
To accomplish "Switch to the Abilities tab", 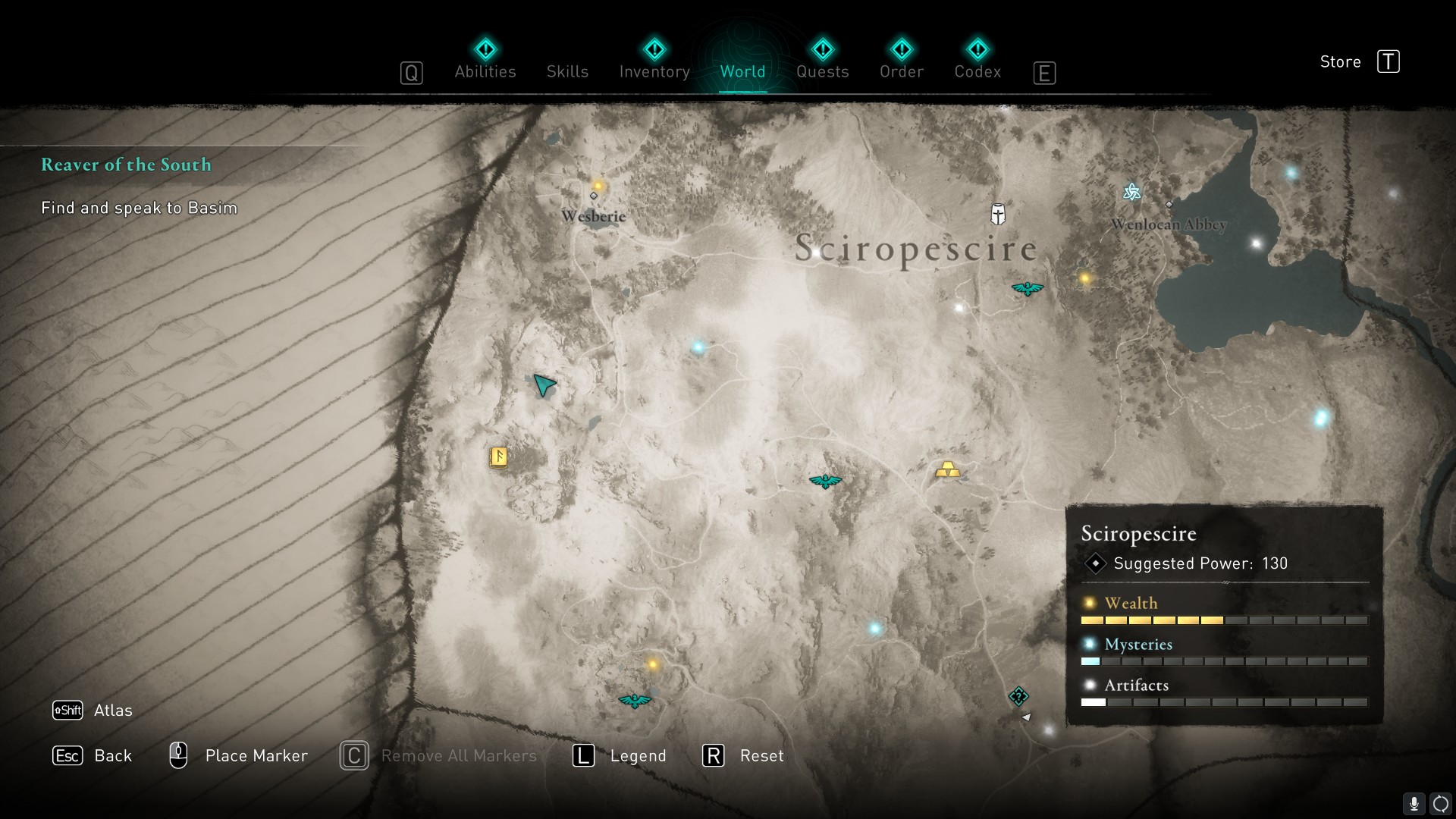I will click(485, 71).
